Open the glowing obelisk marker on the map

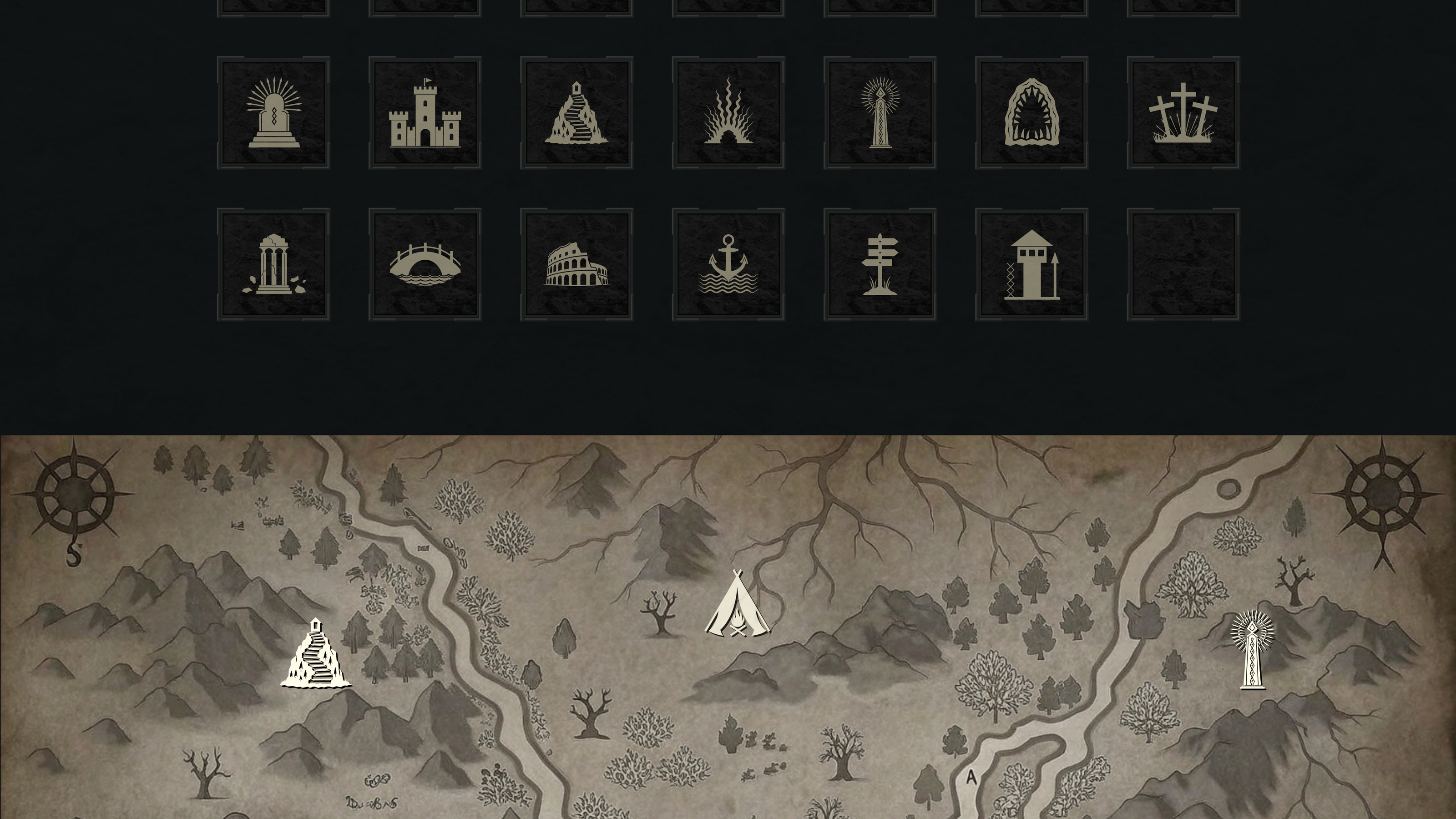pyautogui.click(x=1252, y=650)
